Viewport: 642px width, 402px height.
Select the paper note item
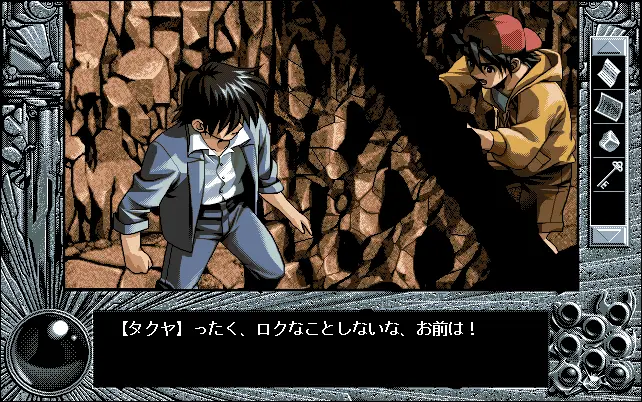[x=609, y=73]
